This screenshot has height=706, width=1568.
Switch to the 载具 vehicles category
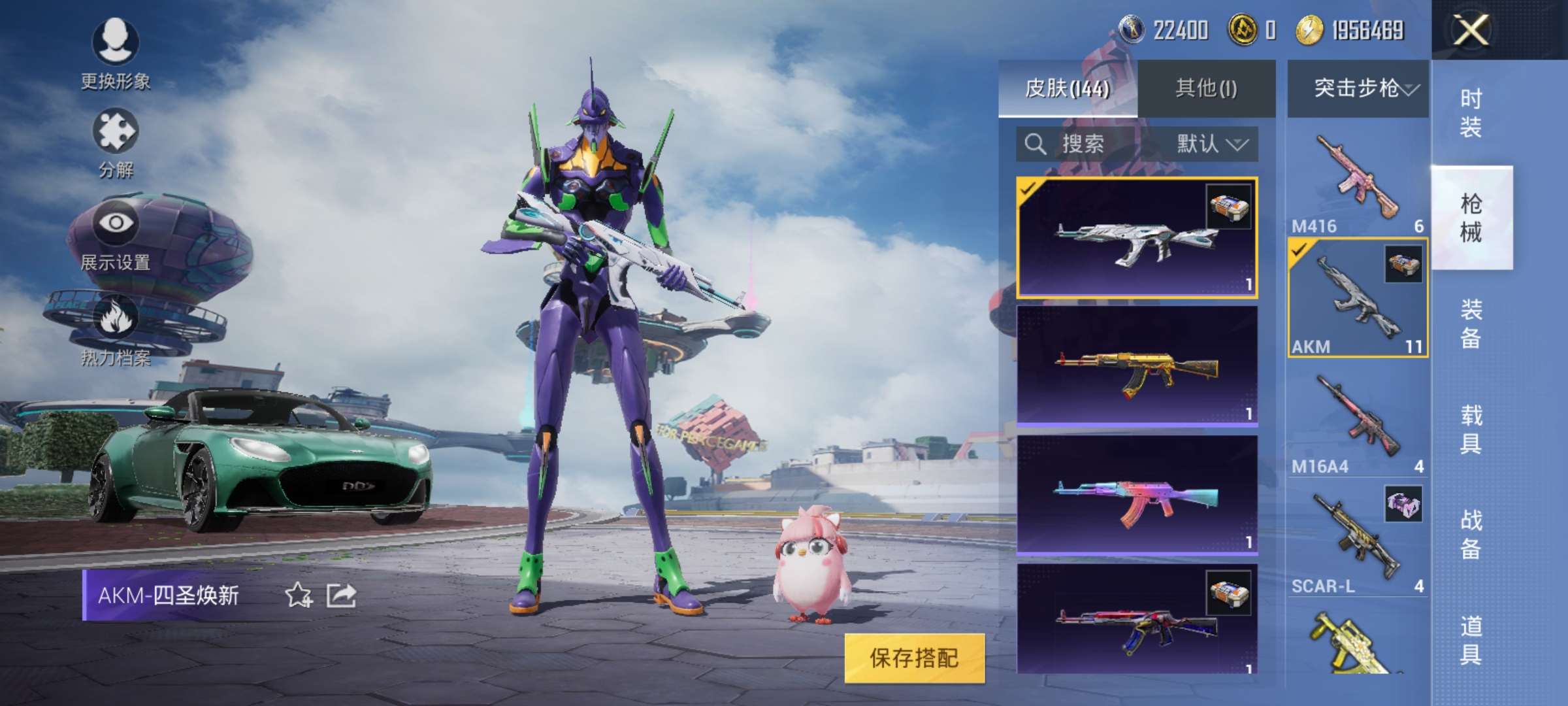[1471, 429]
